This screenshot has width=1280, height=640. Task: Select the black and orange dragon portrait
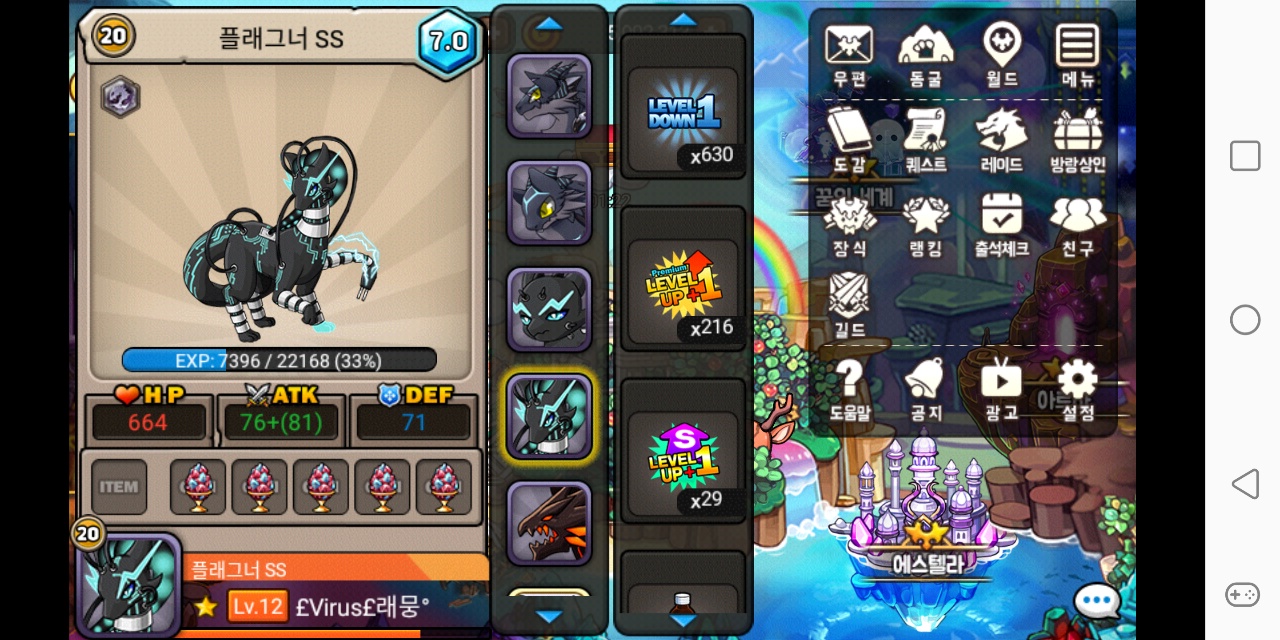click(549, 523)
